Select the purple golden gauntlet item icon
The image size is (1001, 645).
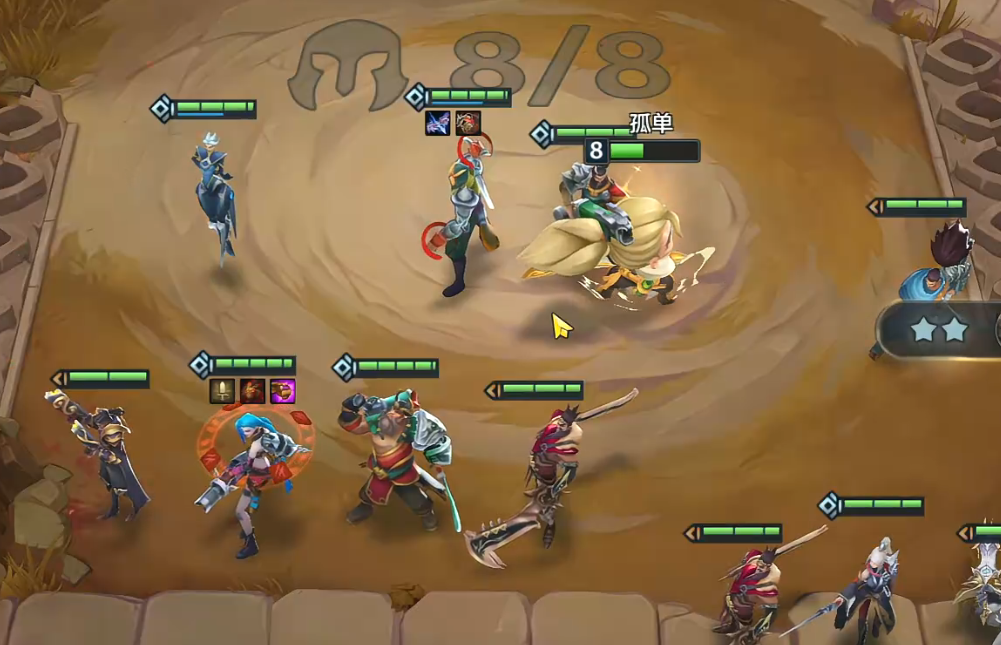click(282, 391)
